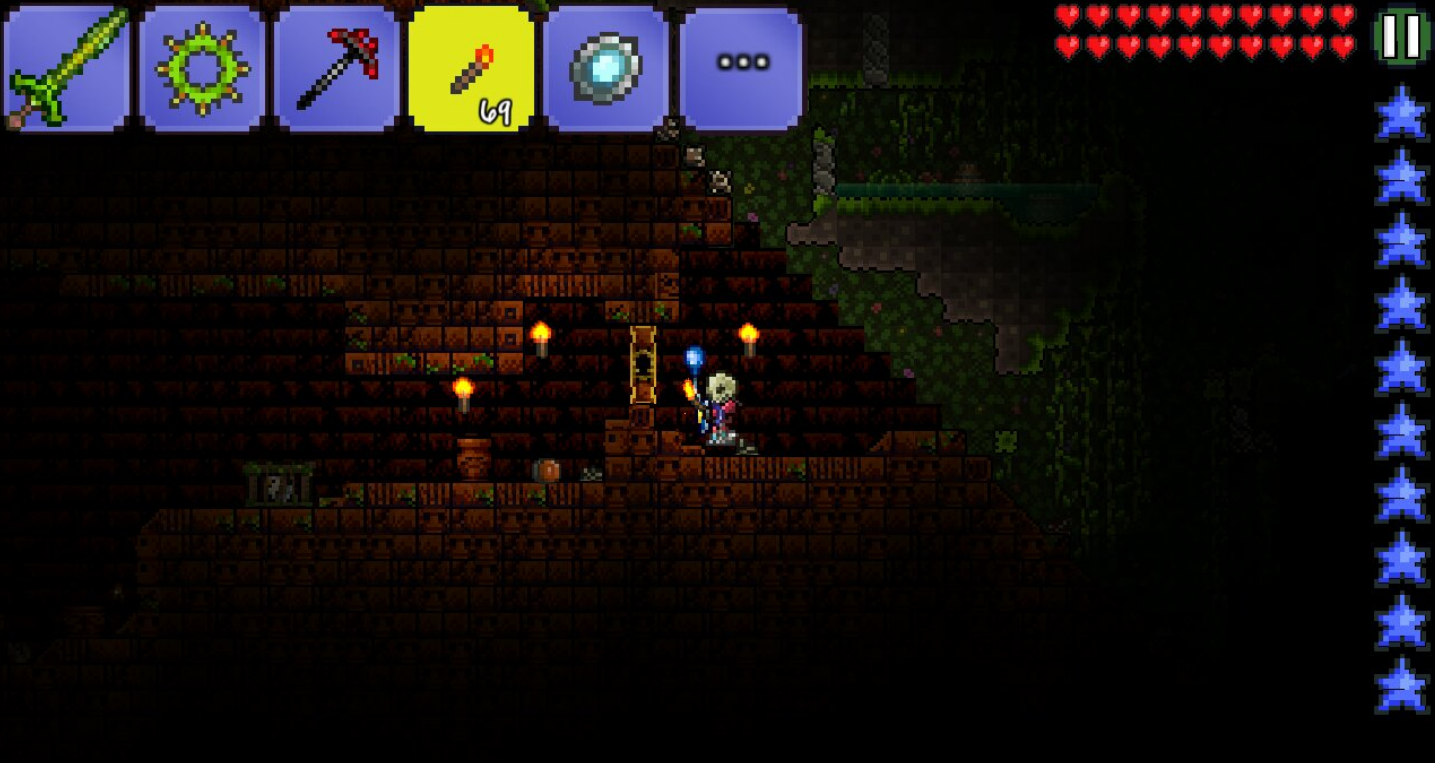Screen dimensions: 1435x763
Task: Equip the green thorn chakram
Action: point(202,68)
